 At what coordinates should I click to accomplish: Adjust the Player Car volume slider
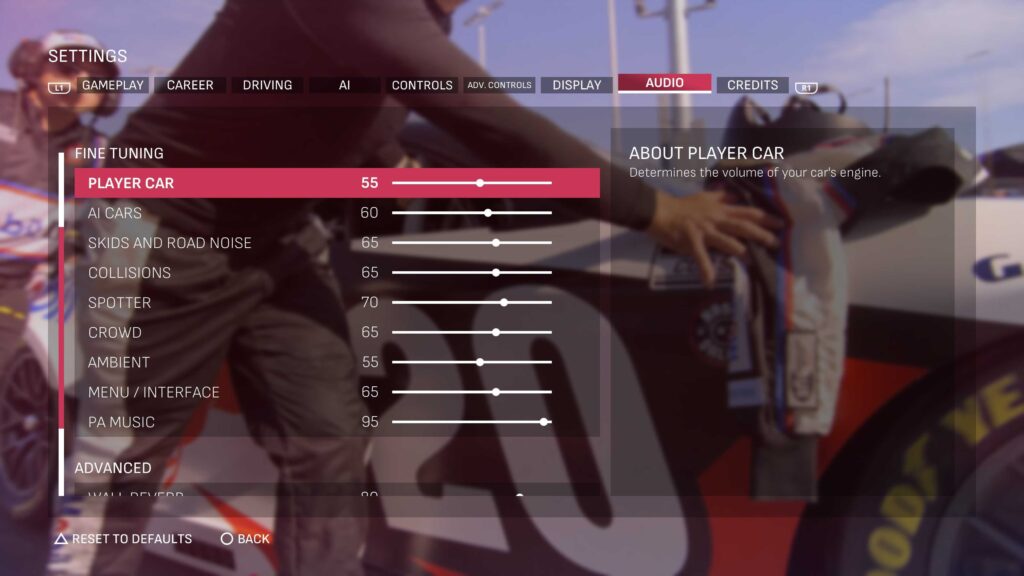pyautogui.click(x=480, y=183)
